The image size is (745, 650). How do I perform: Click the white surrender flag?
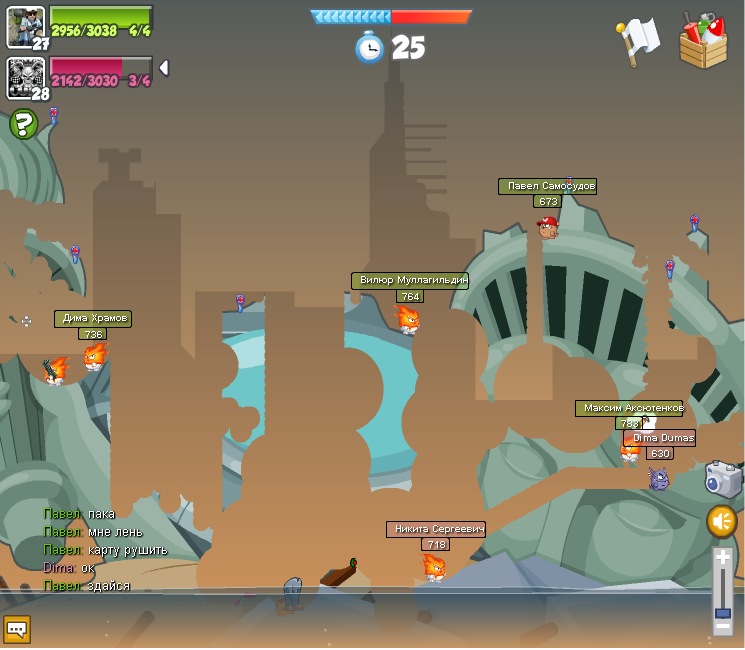tap(638, 40)
